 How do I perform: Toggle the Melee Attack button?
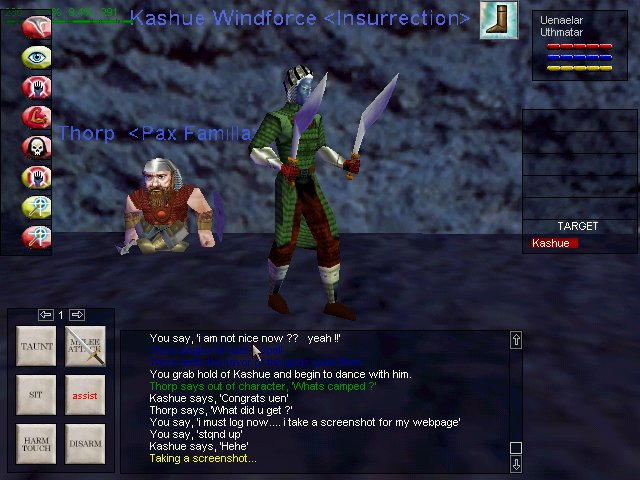click(x=84, y=347)
